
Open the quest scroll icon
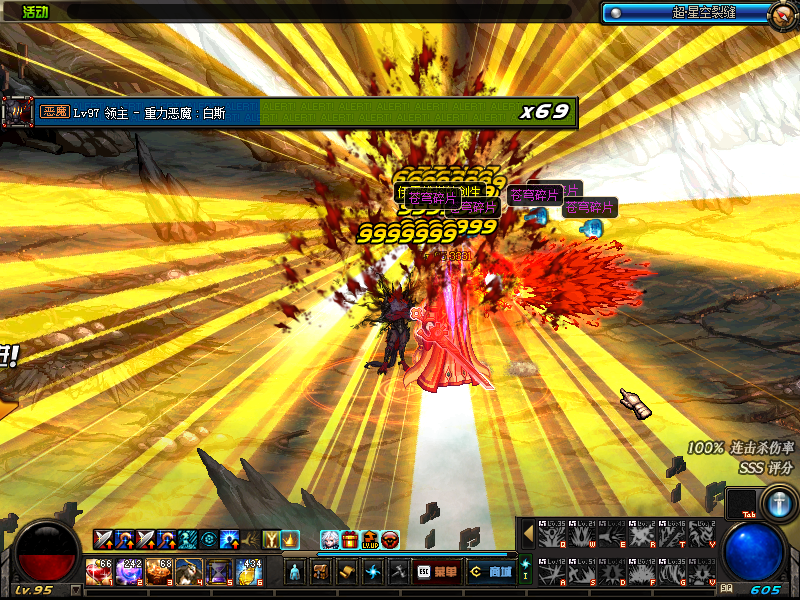[x=347, y=572]
